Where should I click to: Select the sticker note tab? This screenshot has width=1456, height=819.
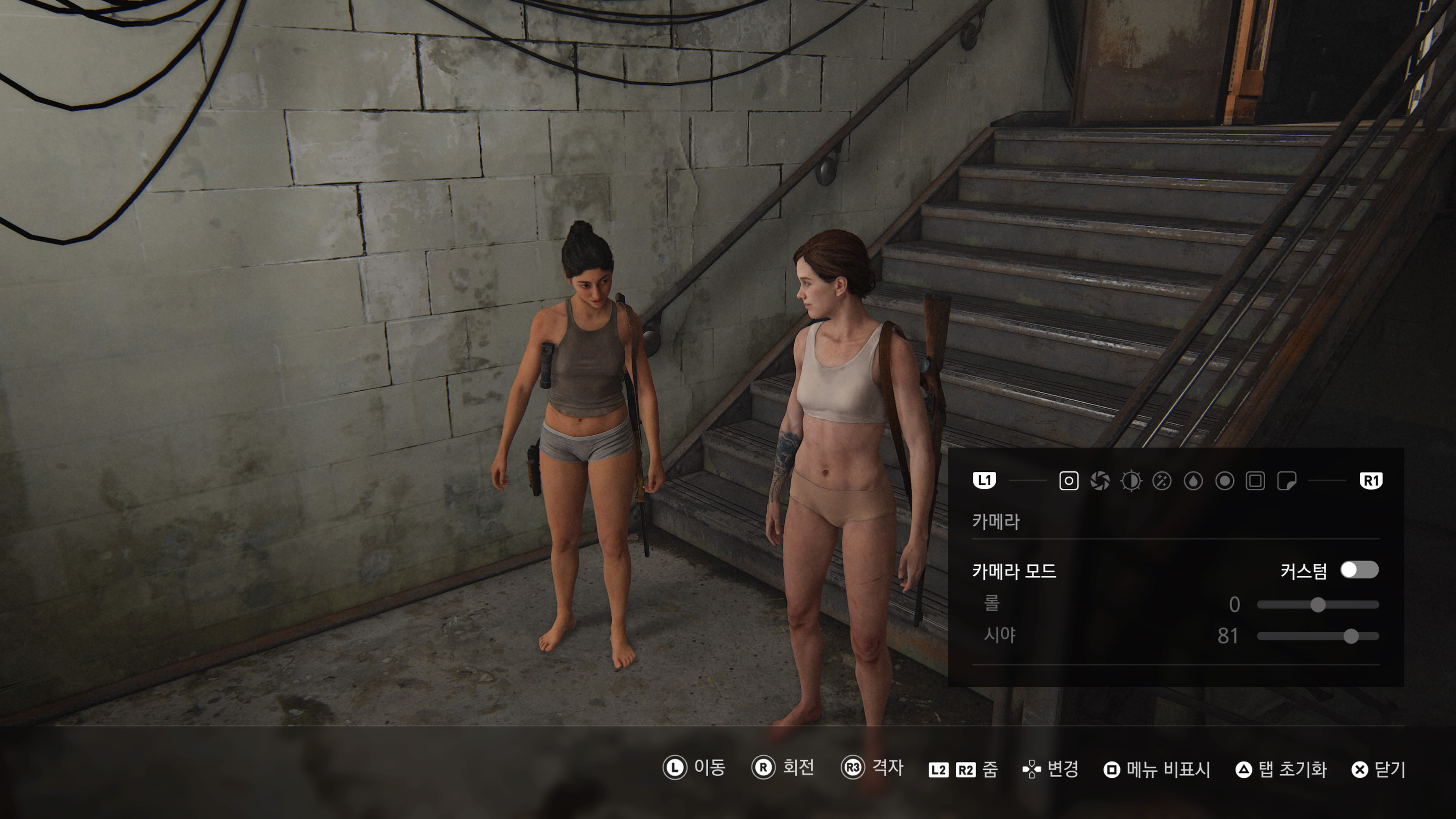[1287, 481]
